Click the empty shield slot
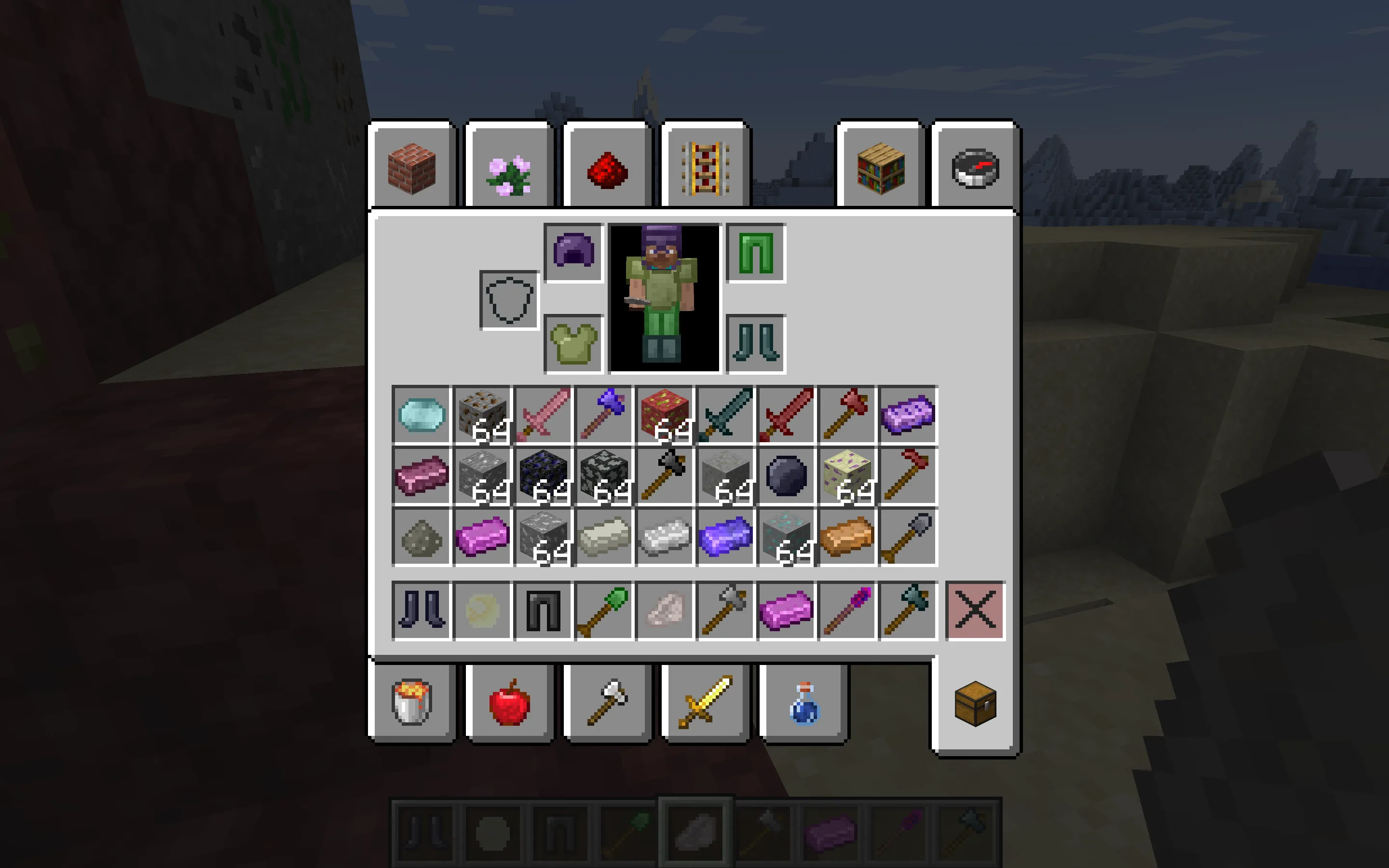 509,298
